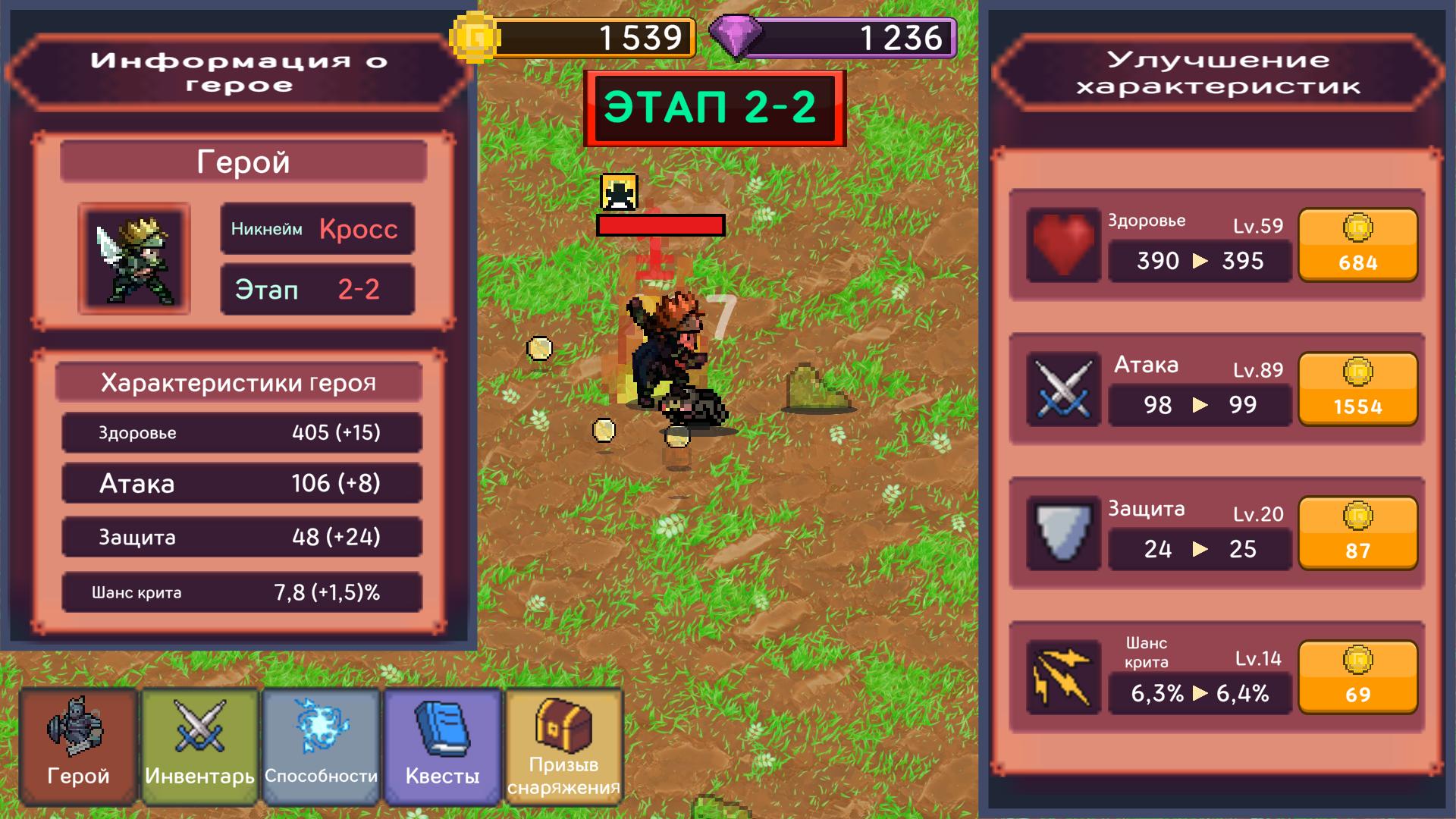This screenshot has width=1456, height=819.
Task: Switch to the Инвентарь tab
Action: coord(198,747)
